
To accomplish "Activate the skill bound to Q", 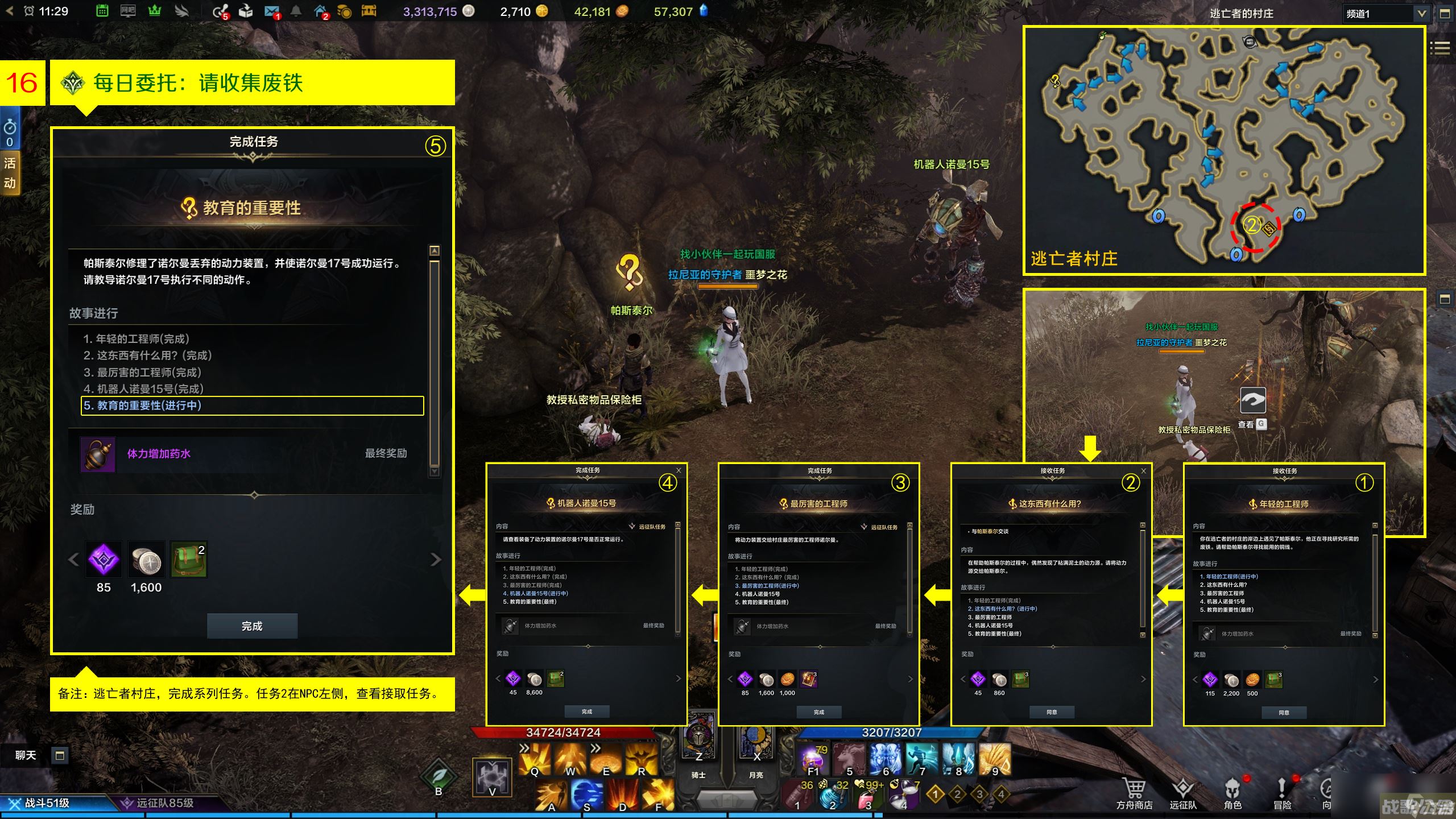I will [x=535, y=759].
